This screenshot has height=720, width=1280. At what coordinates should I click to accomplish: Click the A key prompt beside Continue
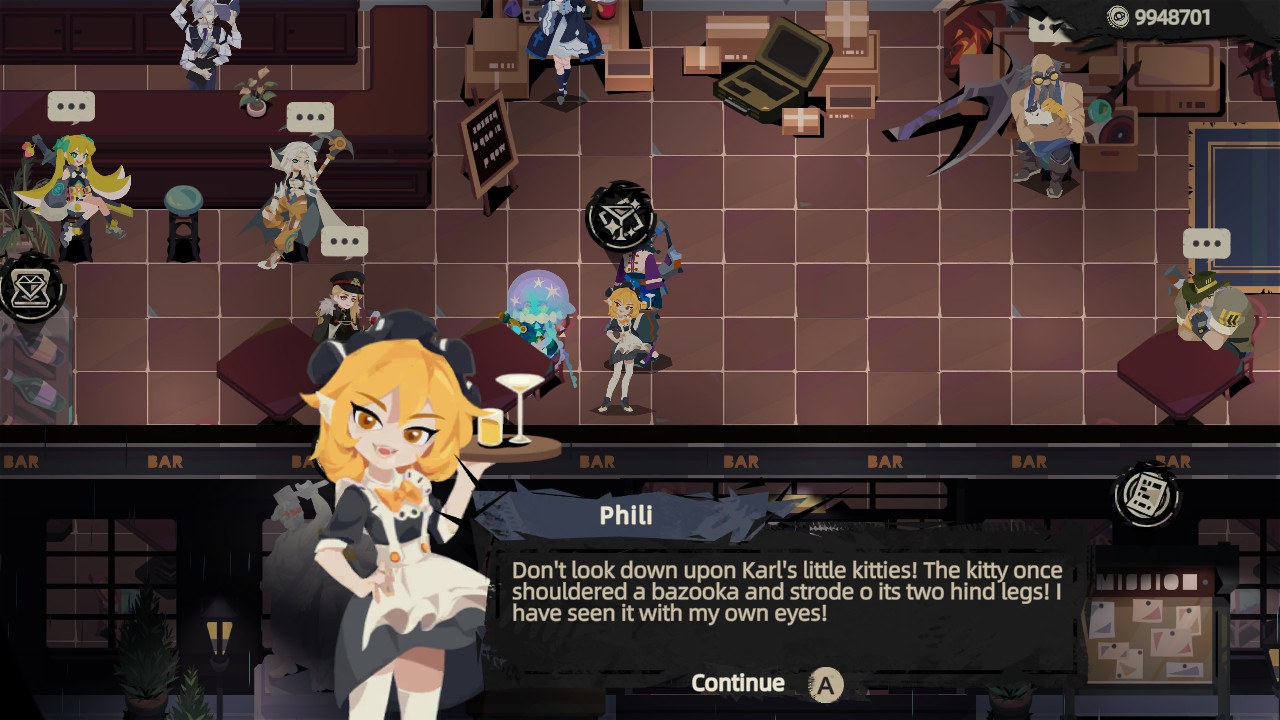[826, 684]
